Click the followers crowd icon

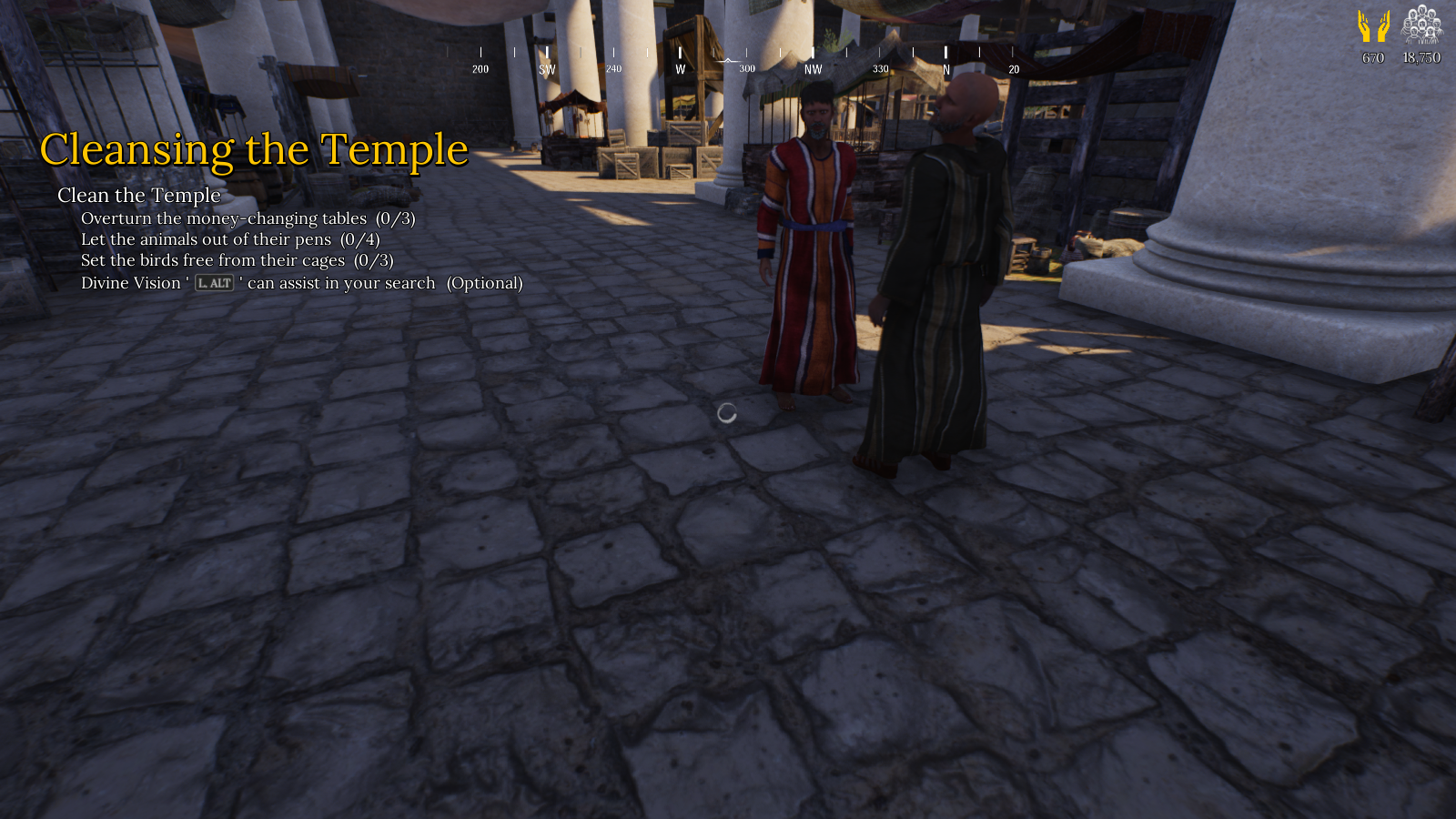pos(1421,25)
